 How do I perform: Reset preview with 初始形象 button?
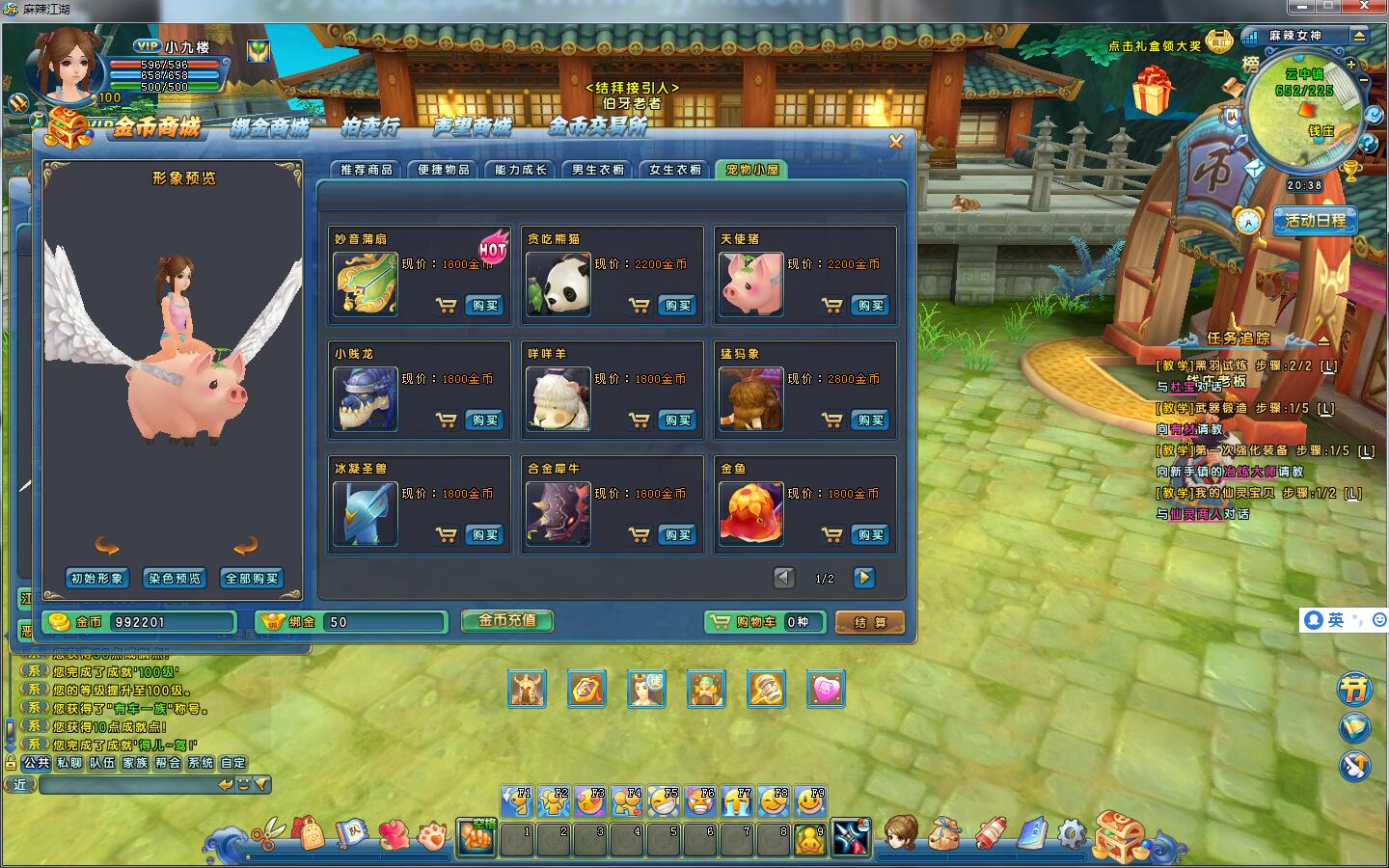coord(97,579)
